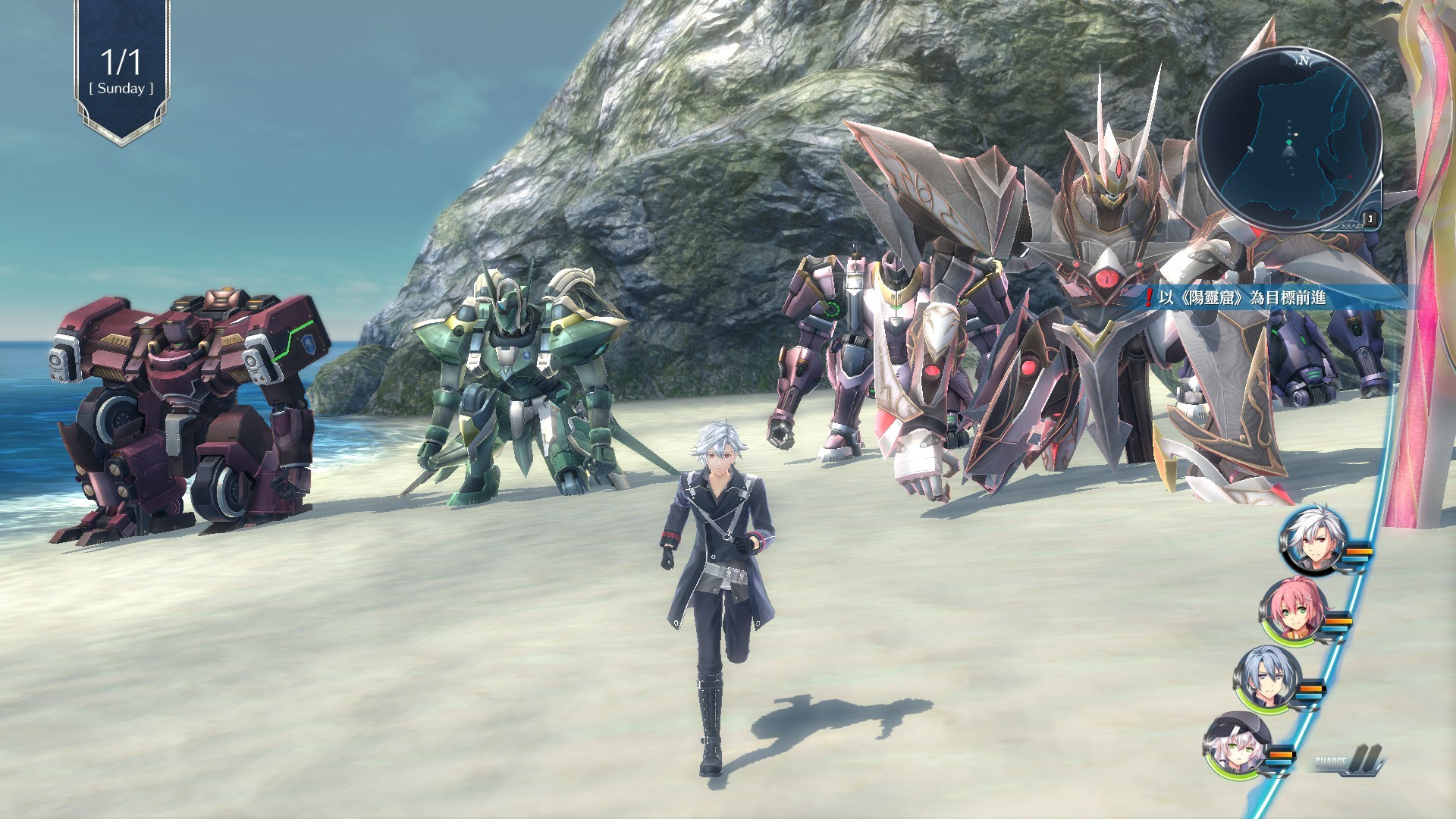The height and width of the screenshot is (819, 1456).
Task: Click the N compass marker on minimap
Action: coord(1304,60)
